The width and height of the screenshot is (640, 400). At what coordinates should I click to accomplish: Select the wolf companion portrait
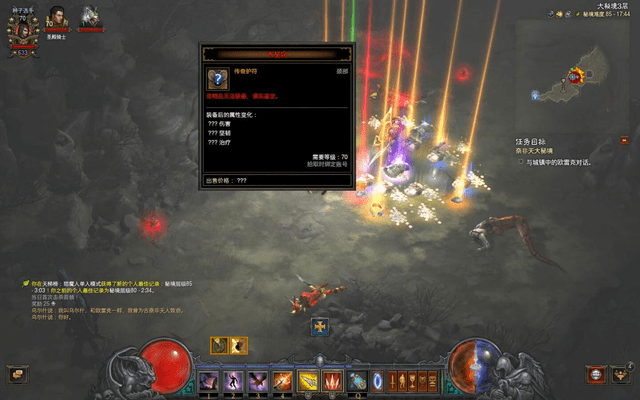point(91,17)
